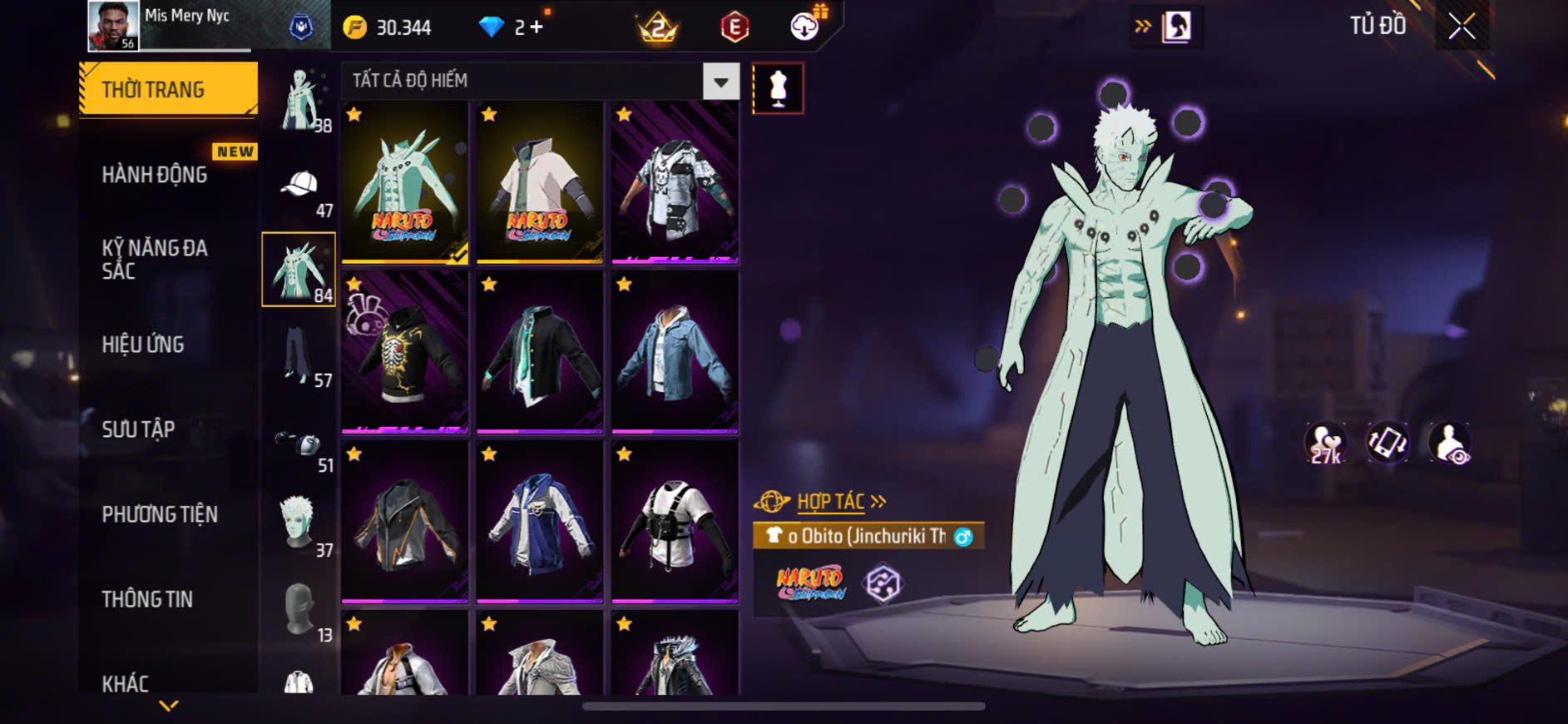Add diamonds with the plus button

tap(537, 27)
